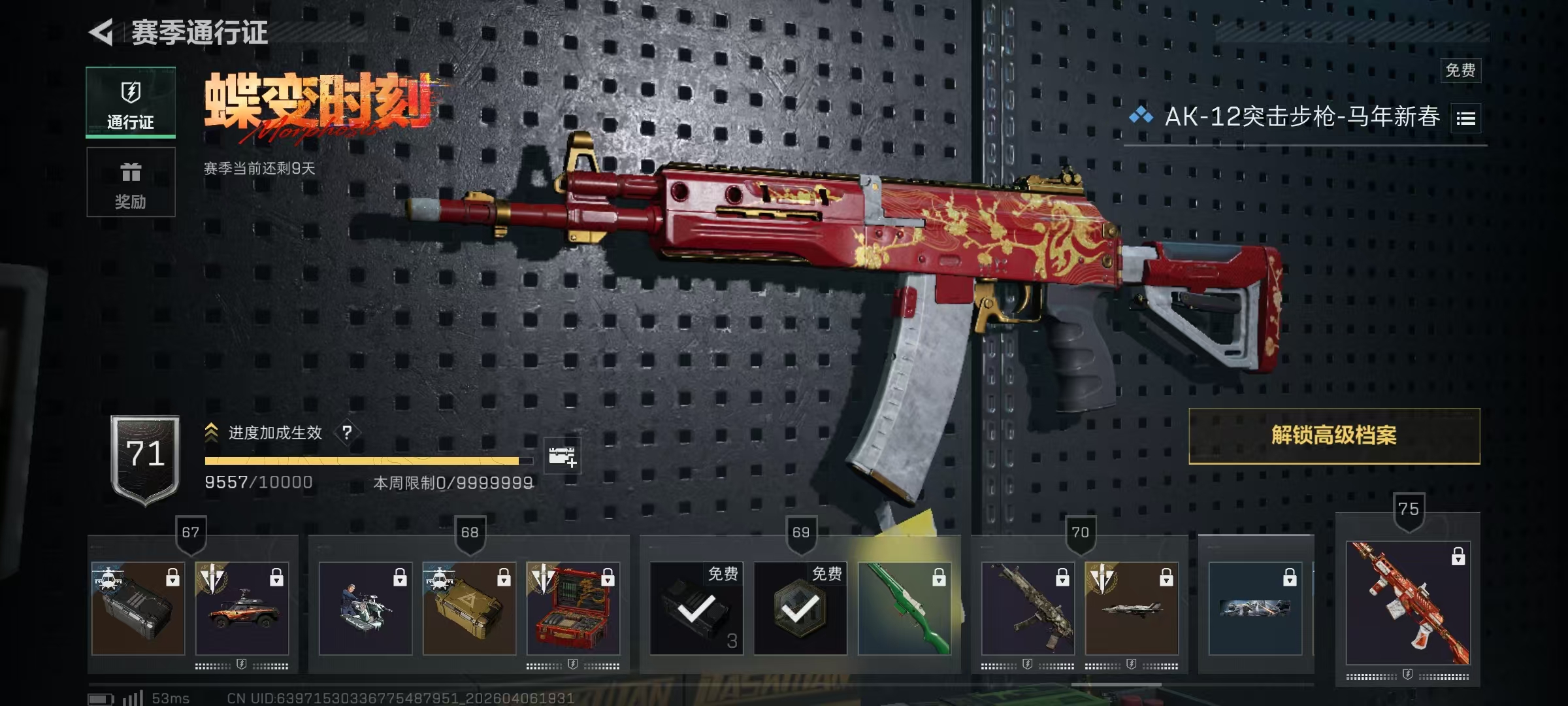The image size is (1568, 706).
Task: Select the level 75 red rifle reward
Action: [1408, 603]
